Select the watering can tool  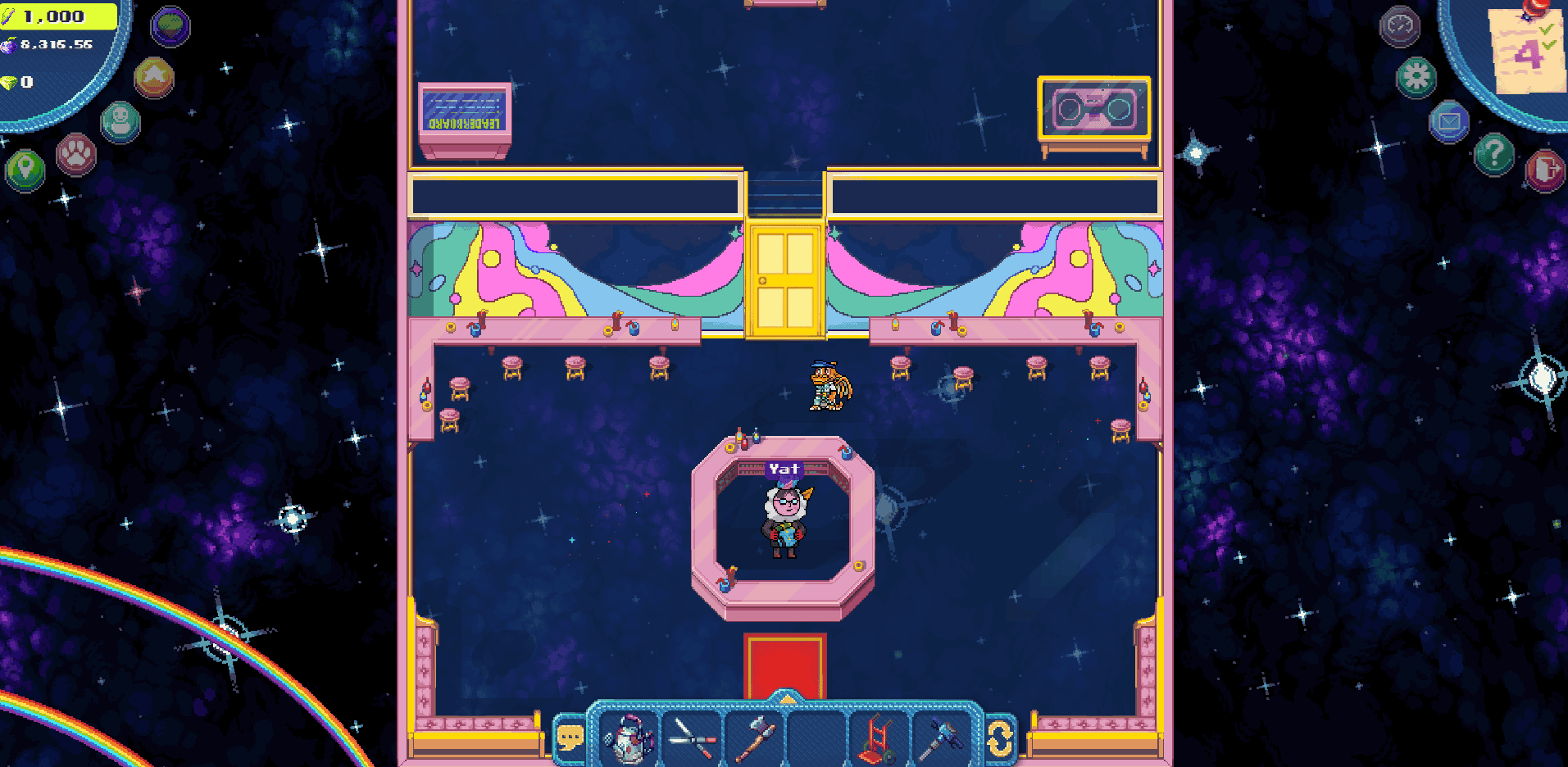click(627, 737)
